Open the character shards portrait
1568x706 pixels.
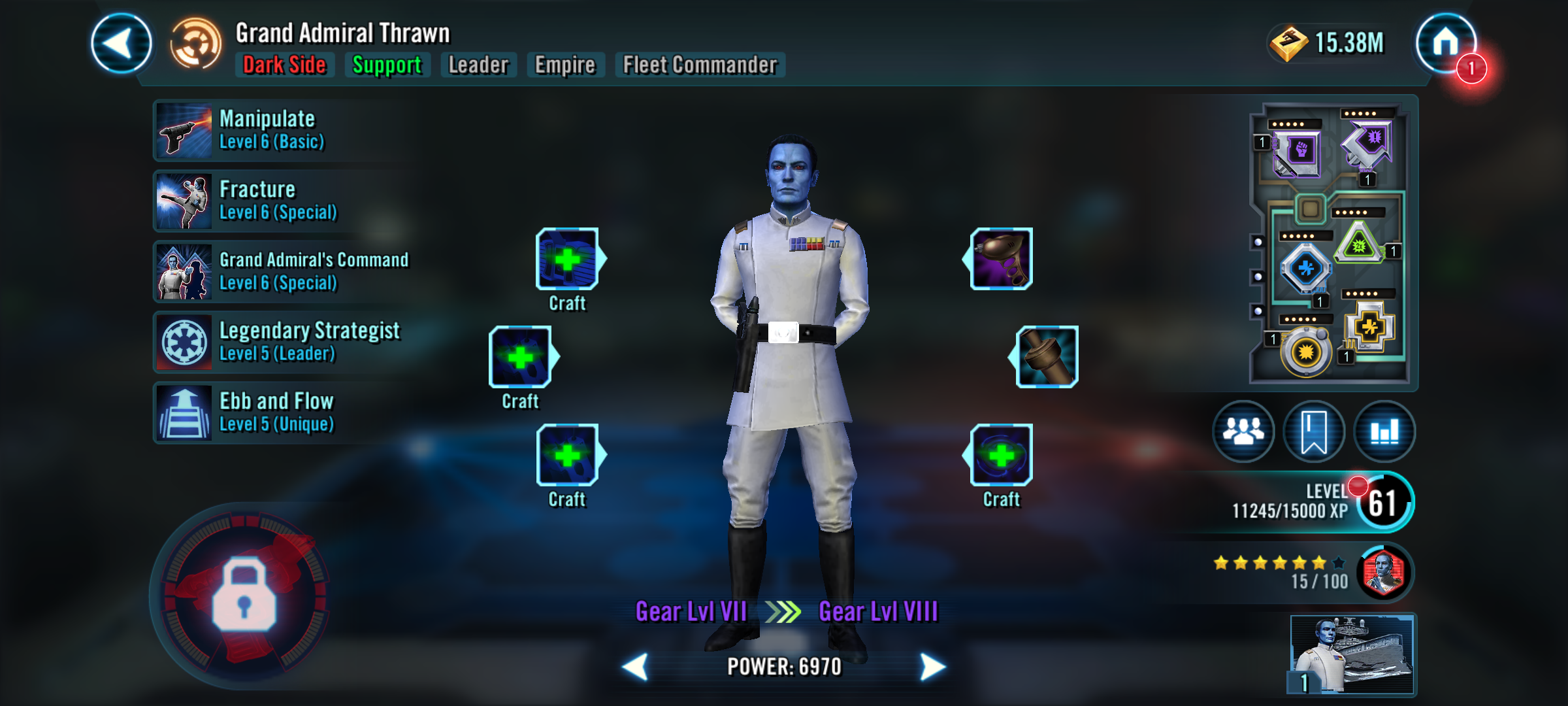[1384, 573]
